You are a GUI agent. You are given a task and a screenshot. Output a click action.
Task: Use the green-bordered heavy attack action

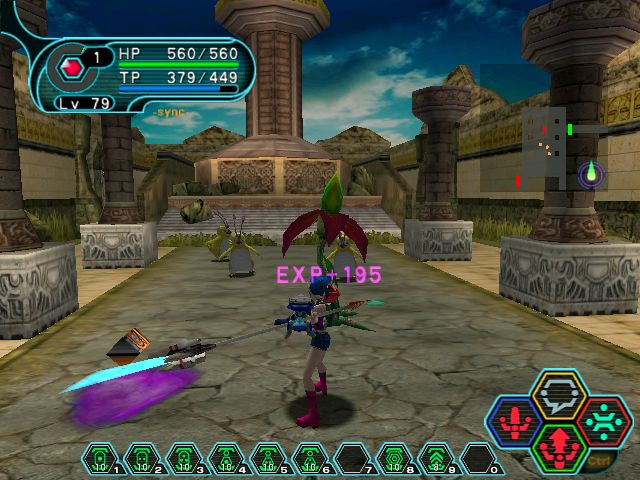[559, 448]
